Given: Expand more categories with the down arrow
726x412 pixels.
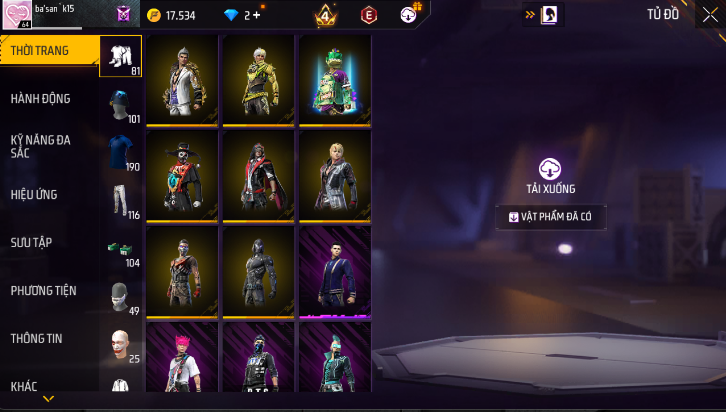Looking at the screenshot, I should click(x=48, y=399).
